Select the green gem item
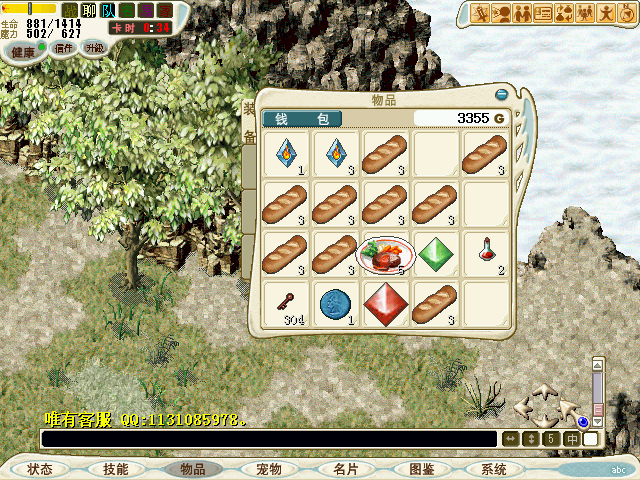Screen dimensions: 640x480 (435, 253)
